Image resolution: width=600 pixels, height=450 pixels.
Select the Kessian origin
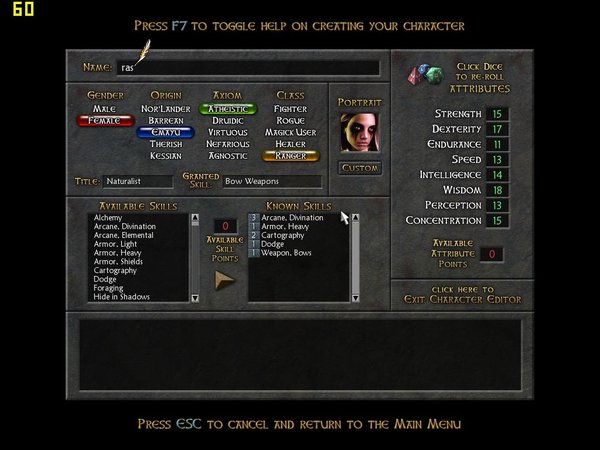click(x=165, y=156)
